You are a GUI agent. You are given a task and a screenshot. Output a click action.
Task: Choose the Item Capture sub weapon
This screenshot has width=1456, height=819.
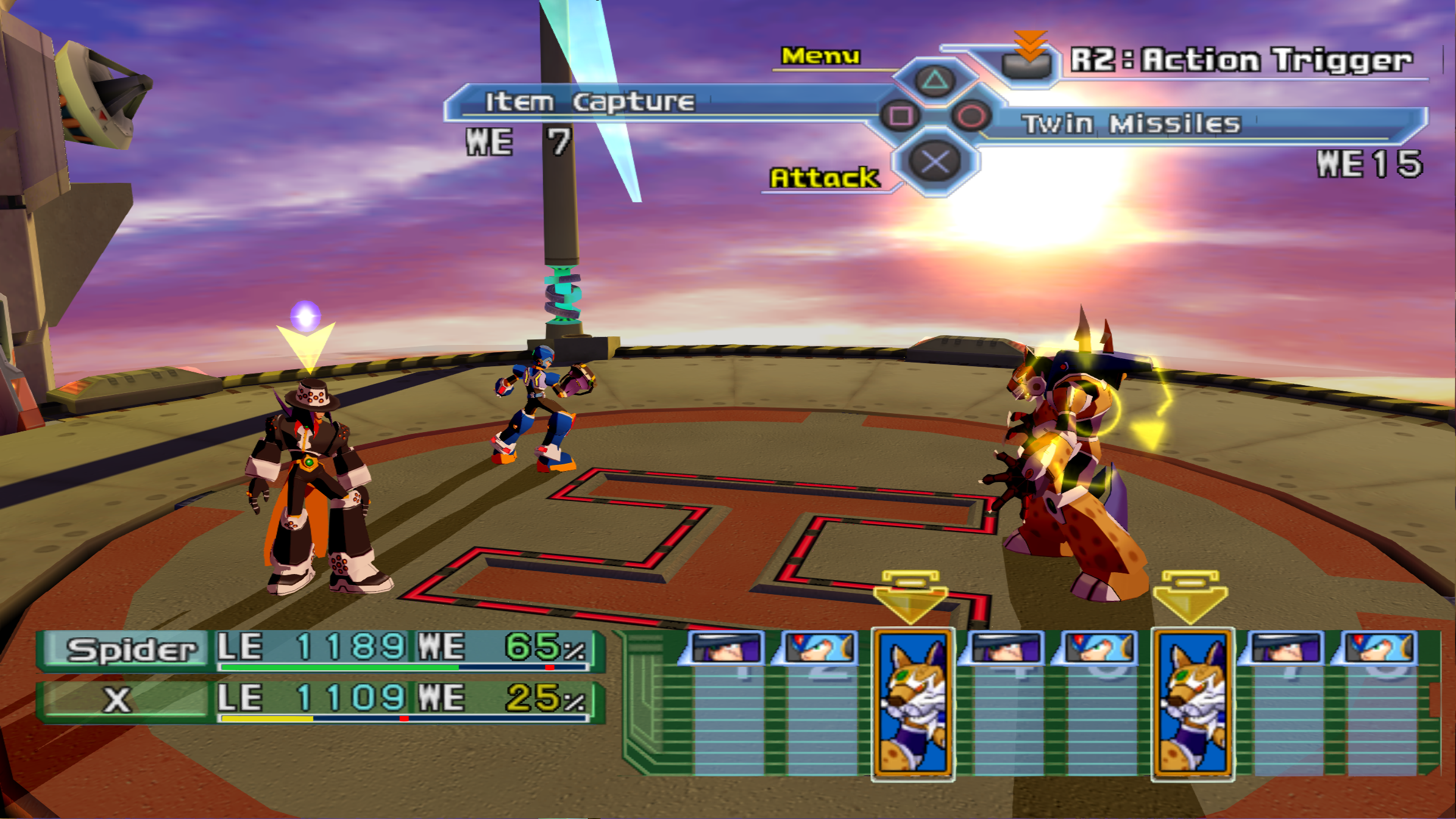589,102
